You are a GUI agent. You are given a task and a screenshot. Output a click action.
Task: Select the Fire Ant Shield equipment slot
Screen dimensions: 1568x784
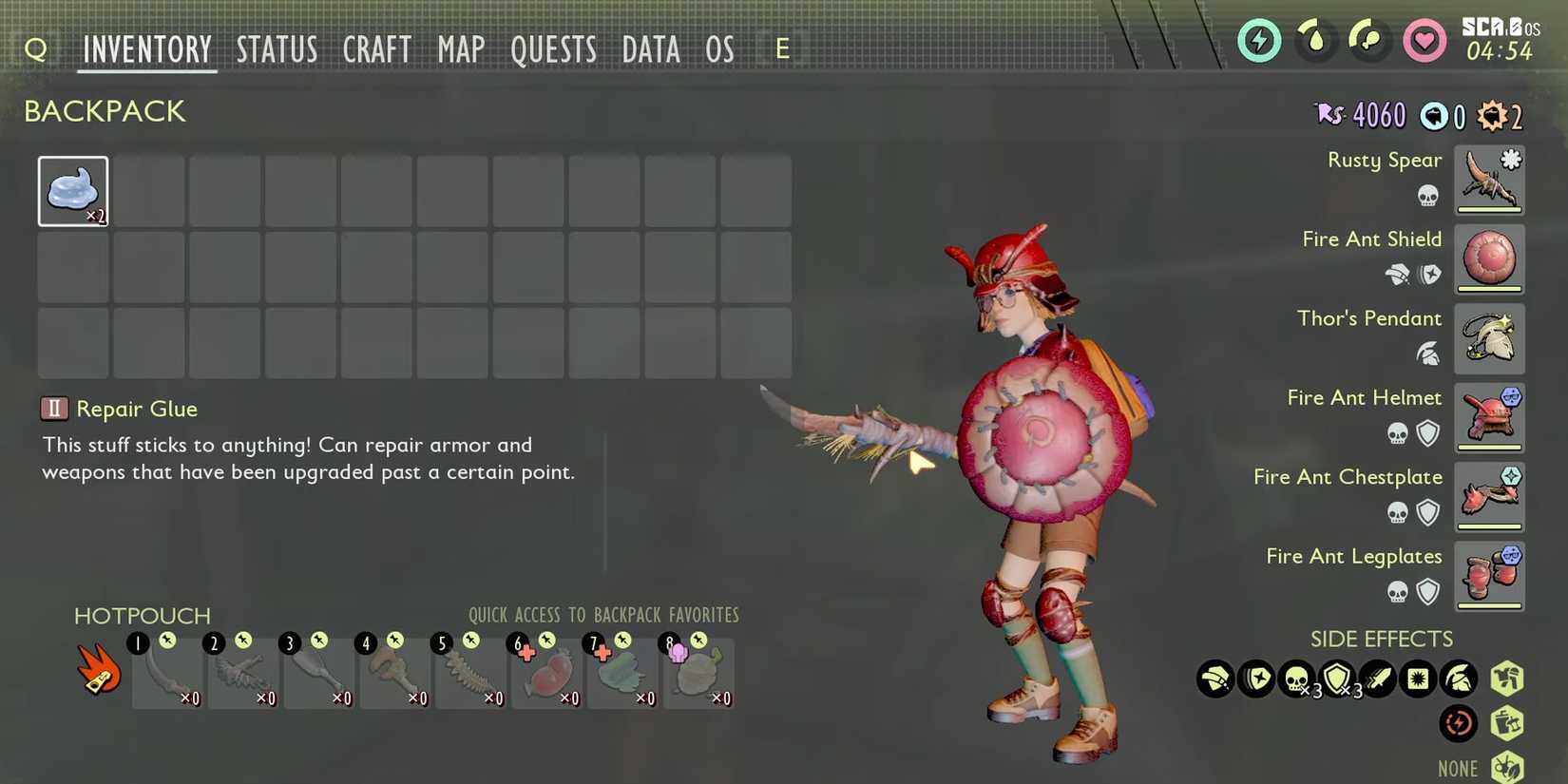(x=1489, y=258)
